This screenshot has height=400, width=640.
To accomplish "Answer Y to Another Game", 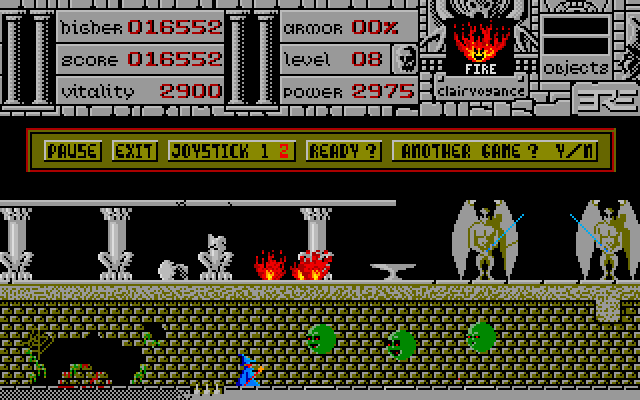I will [567, 151].
